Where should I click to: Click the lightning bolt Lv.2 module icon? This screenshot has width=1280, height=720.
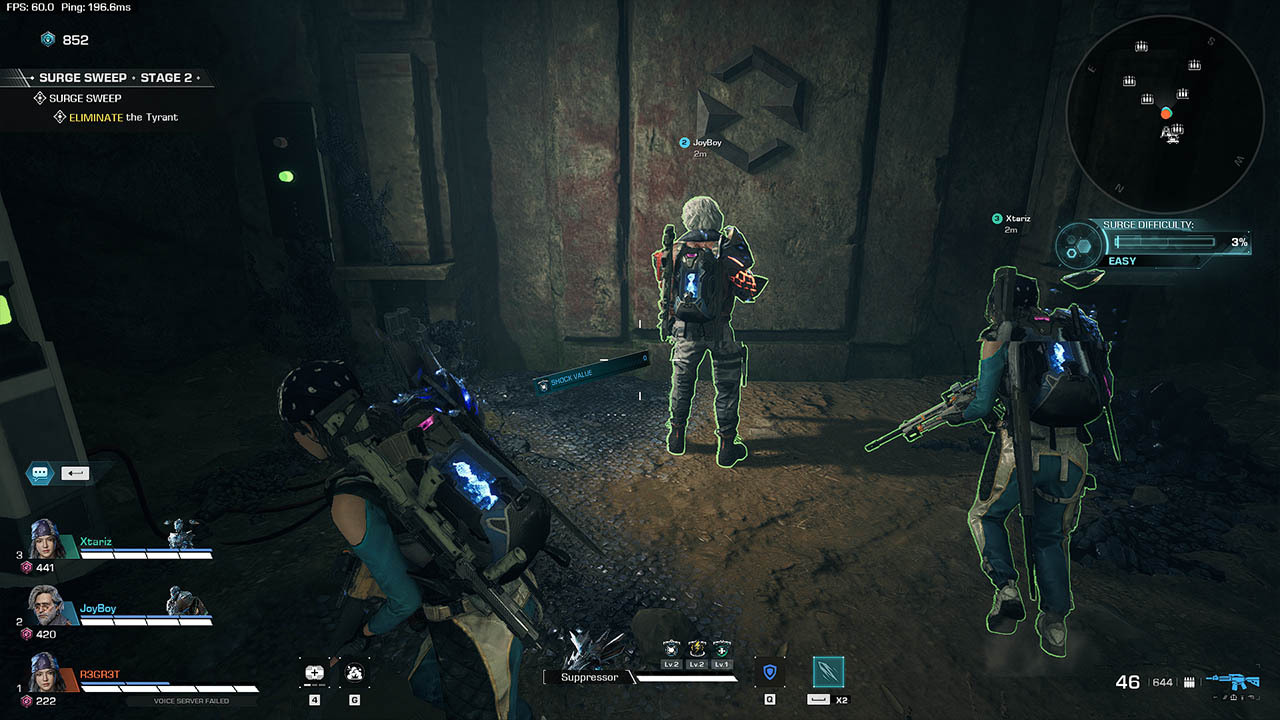click(697, 650)
